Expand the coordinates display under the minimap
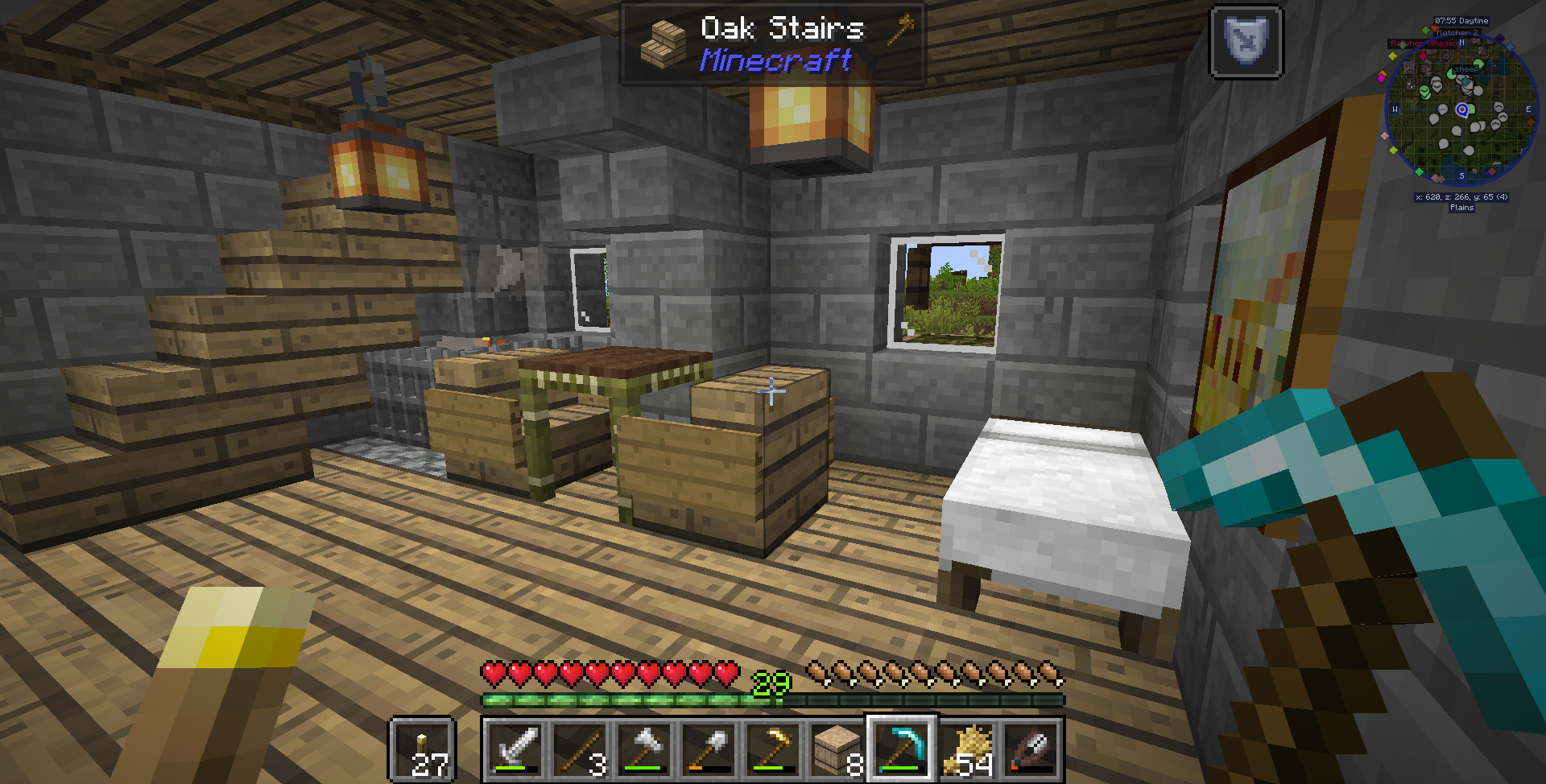1546x784 pixels. (x=1462, y=197)
